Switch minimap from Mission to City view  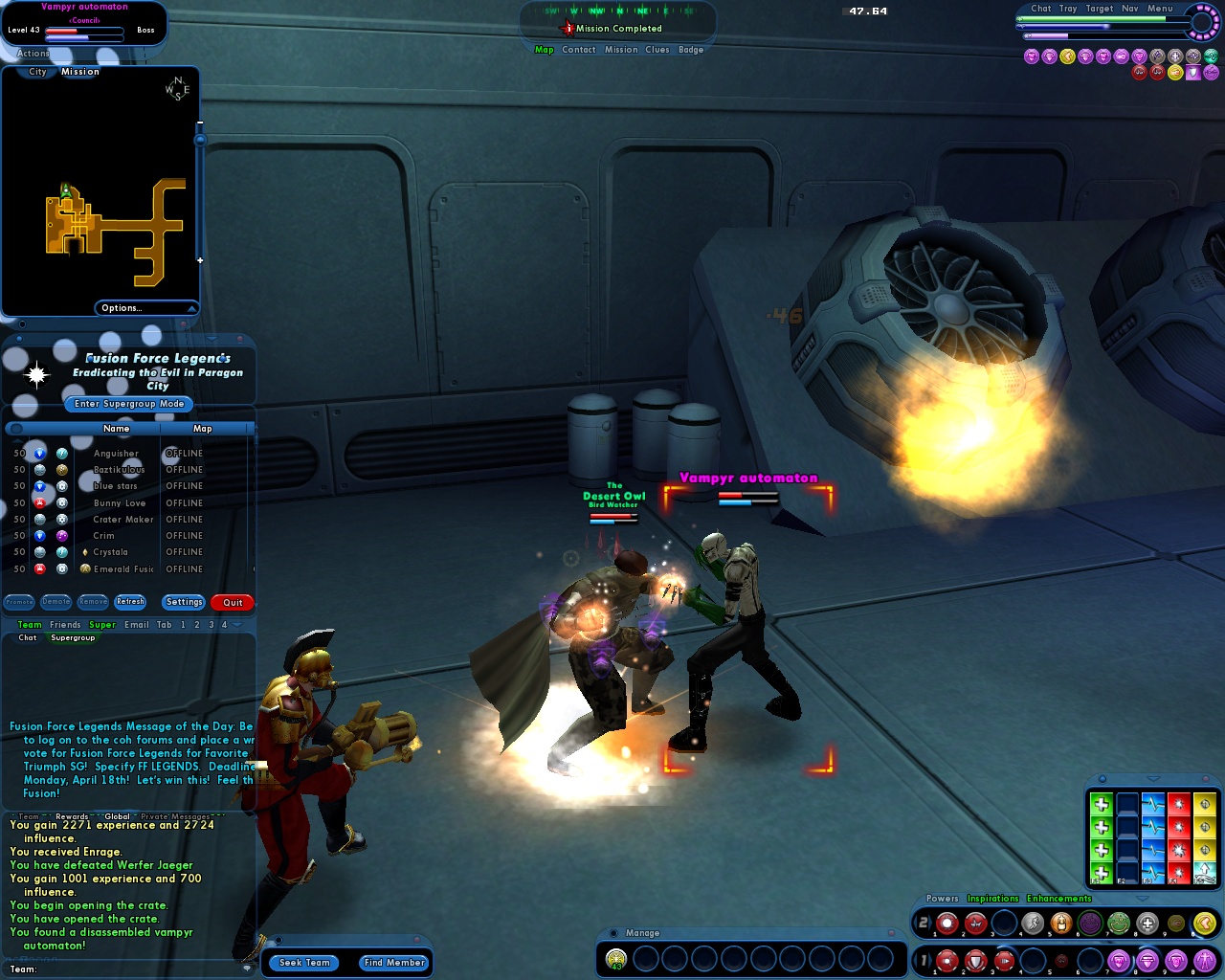pyautogui.click(x=35, y=72)
